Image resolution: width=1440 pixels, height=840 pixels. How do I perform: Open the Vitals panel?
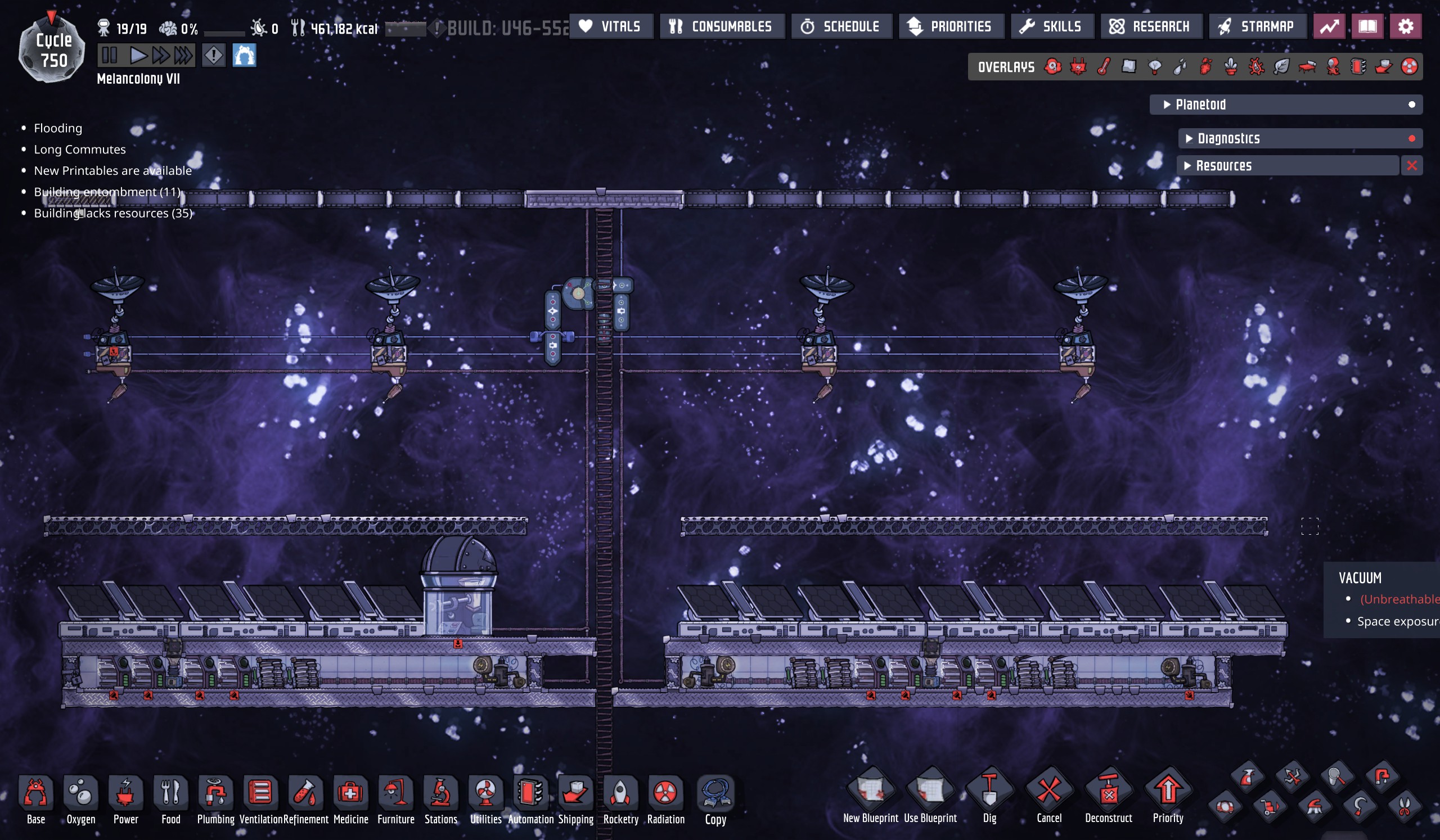pyautogui.click(x=610, y=26)
